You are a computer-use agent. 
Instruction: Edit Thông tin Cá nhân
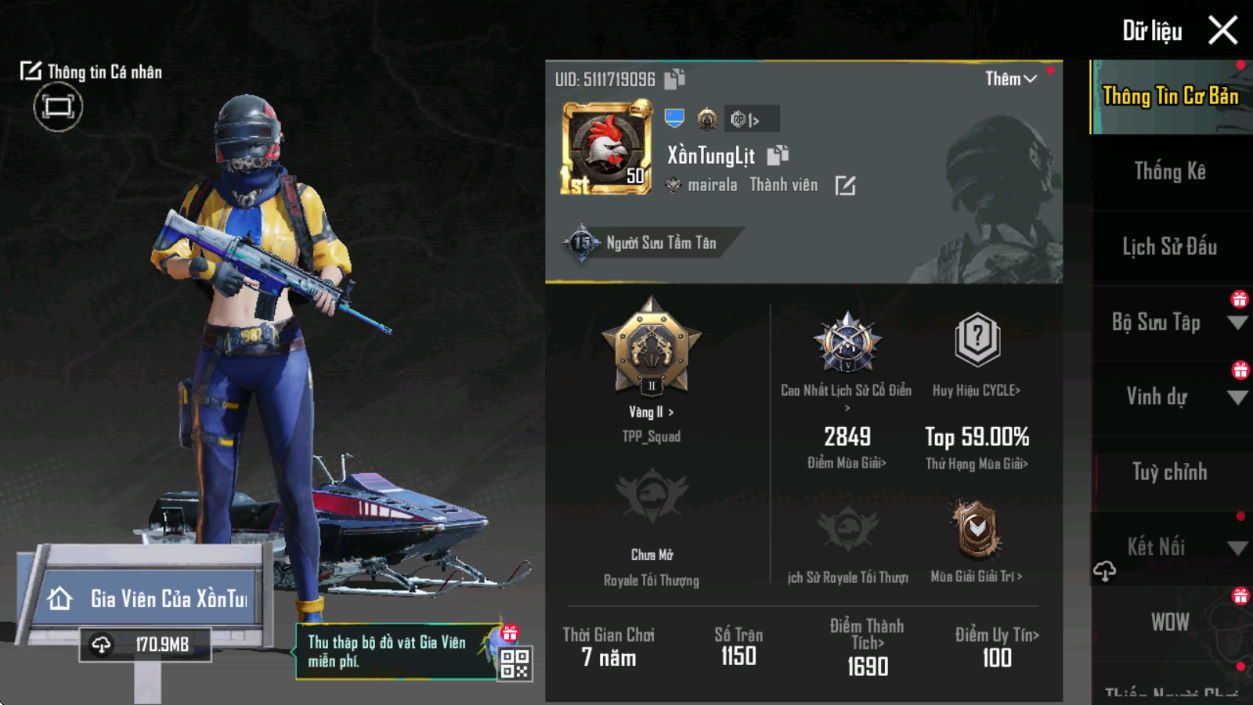click(x=91, y=72)
